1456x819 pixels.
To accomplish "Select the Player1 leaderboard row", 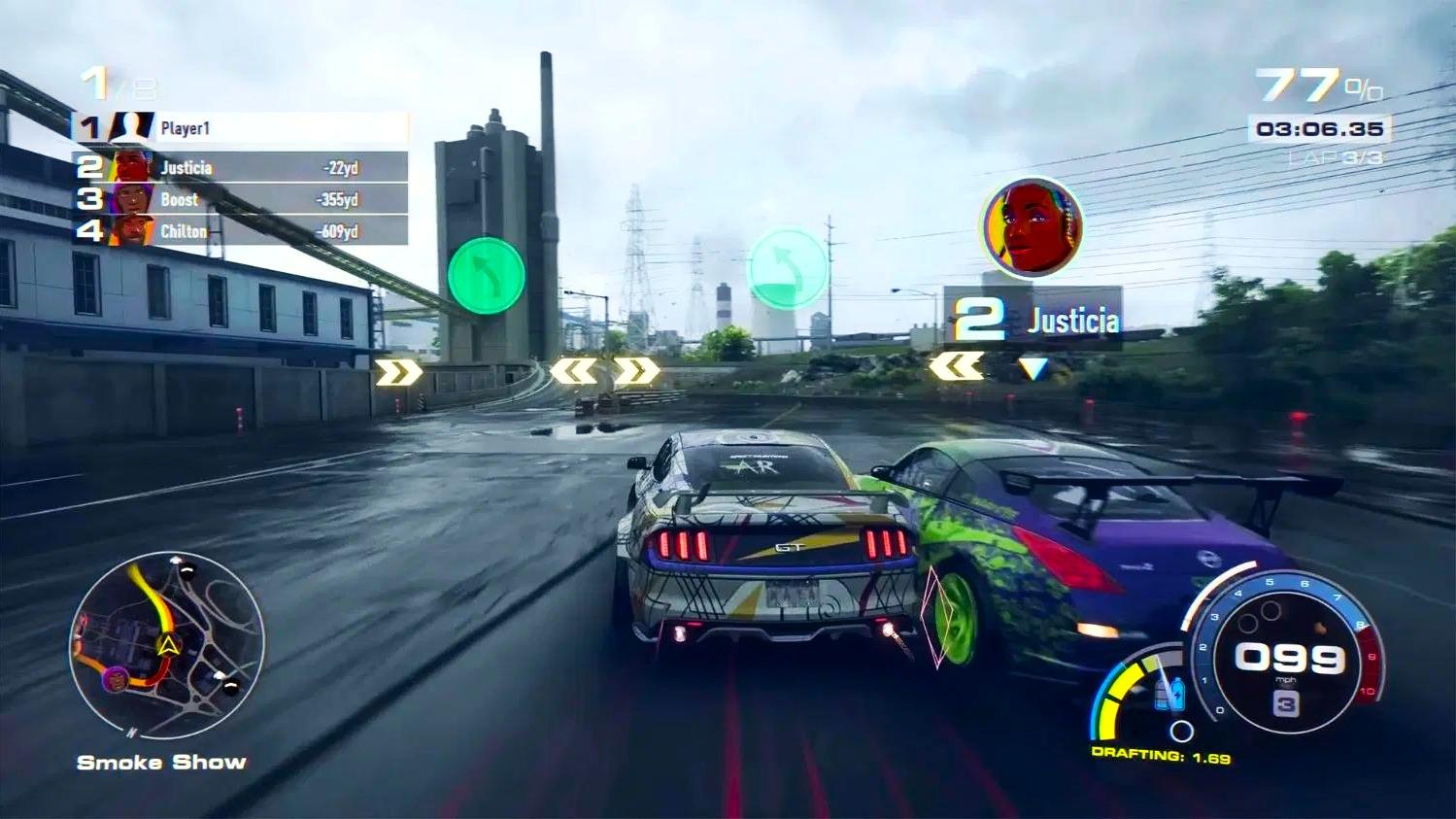I will coord(243,127).
